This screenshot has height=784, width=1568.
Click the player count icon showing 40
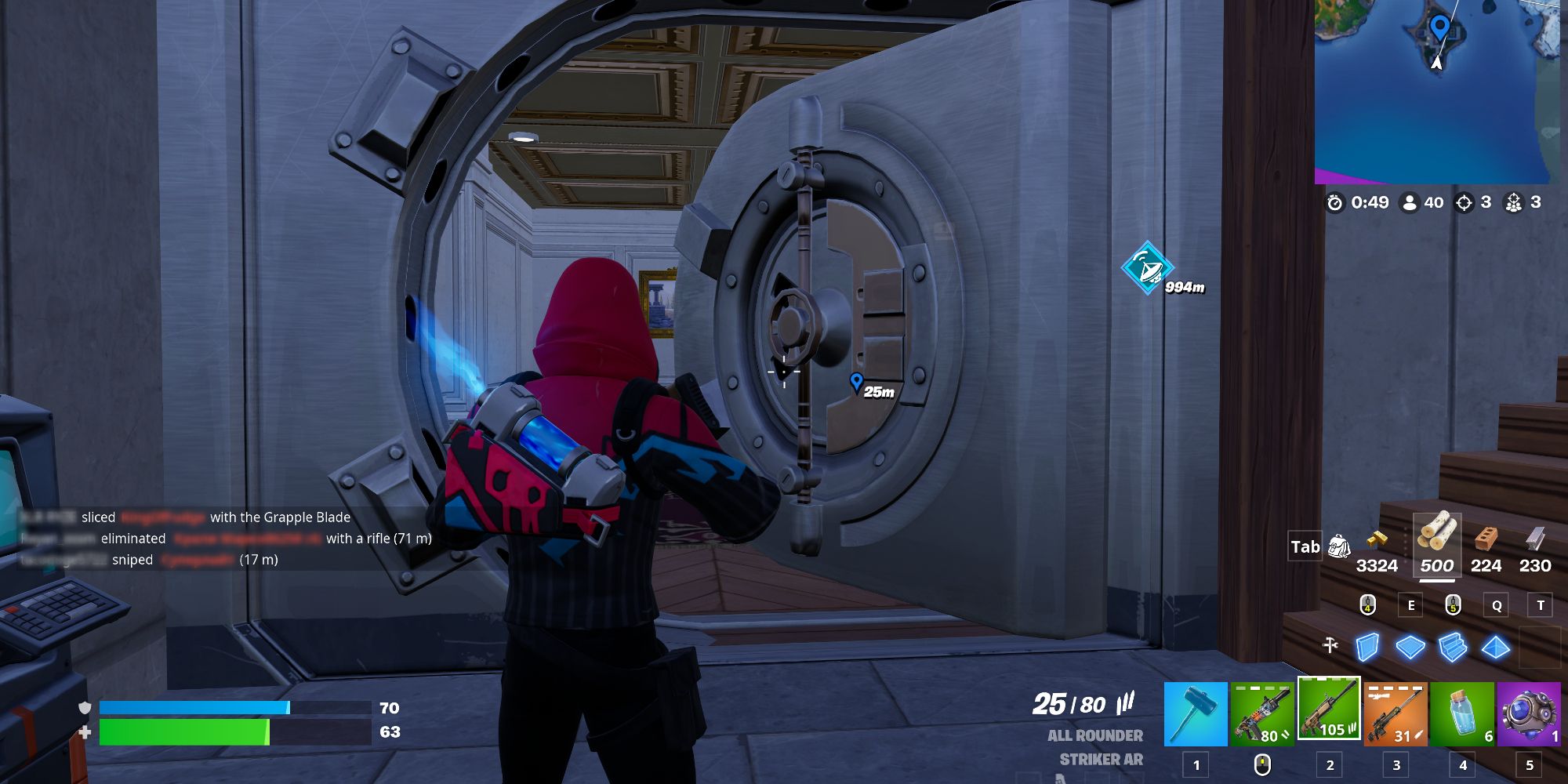click(1411, 202)
